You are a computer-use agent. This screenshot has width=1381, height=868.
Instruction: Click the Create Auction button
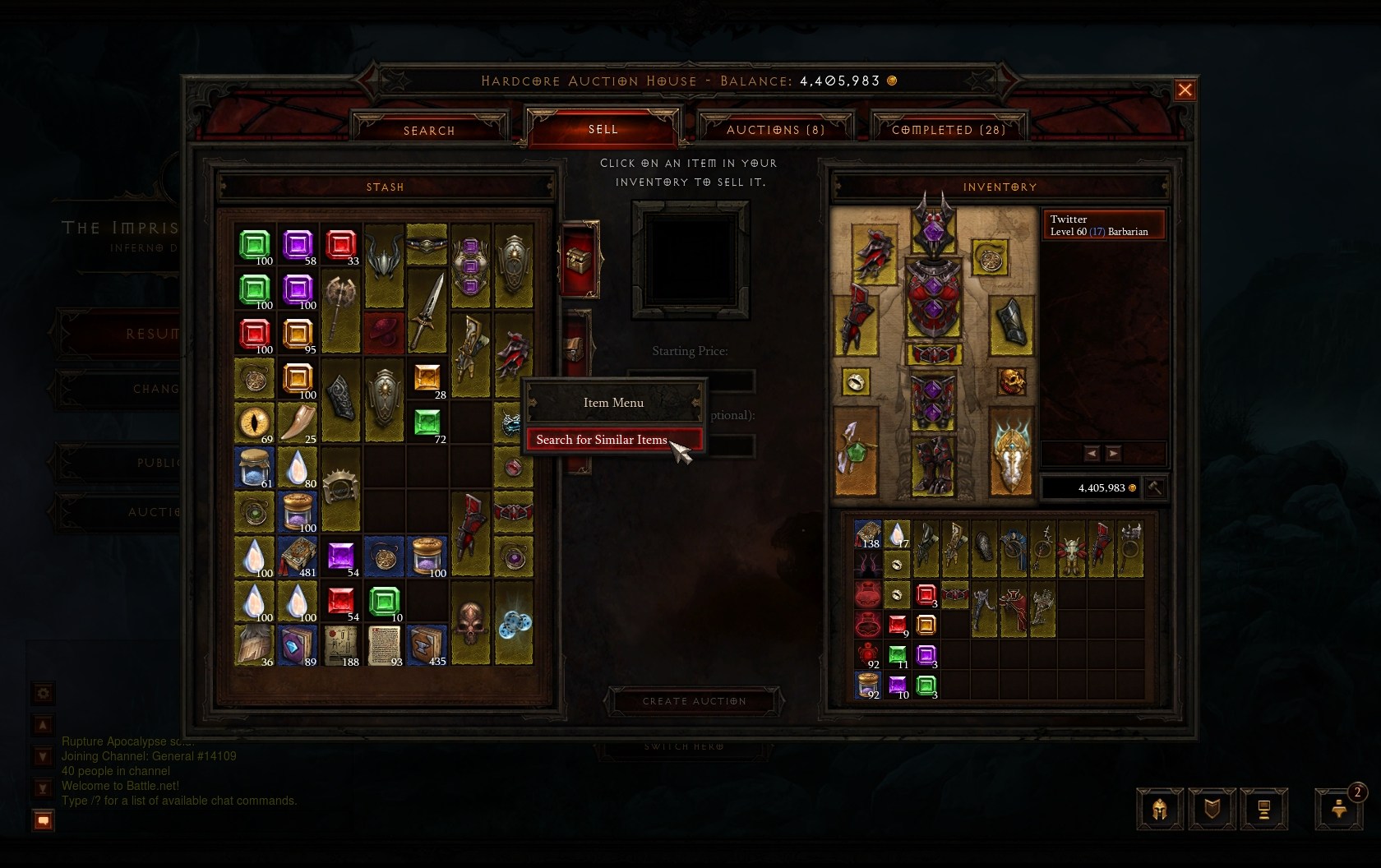click(695, 701)
